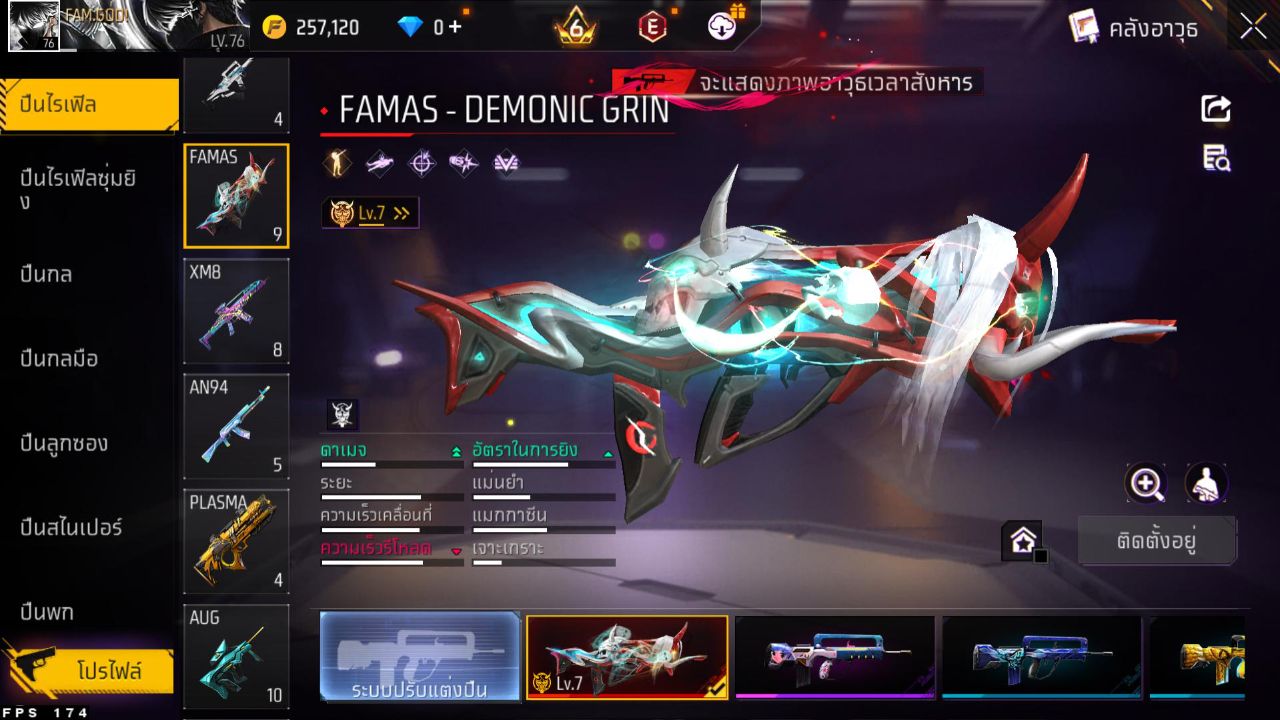
Task: Click the ติดตั้งอยู่ equipped button
Action: [x=1157, y=541]
